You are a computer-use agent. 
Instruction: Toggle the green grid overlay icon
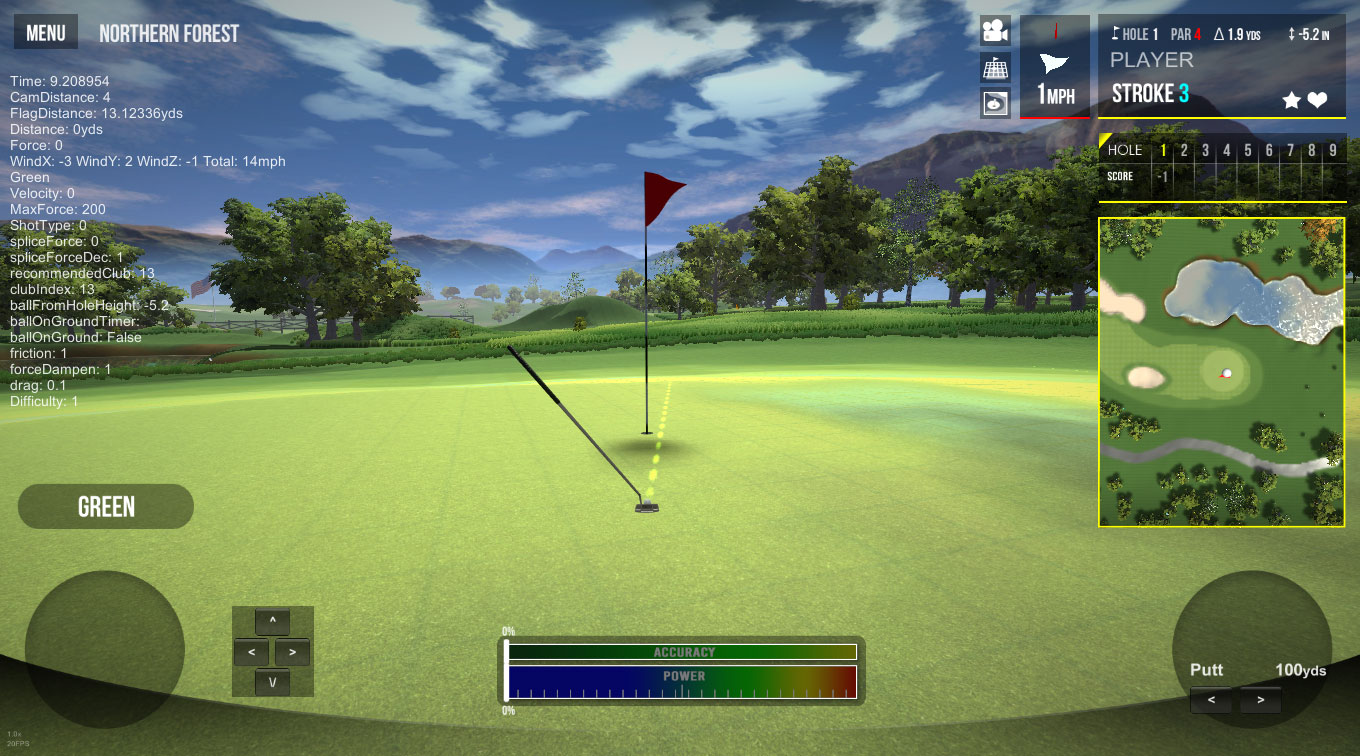[x=994, y=68]
